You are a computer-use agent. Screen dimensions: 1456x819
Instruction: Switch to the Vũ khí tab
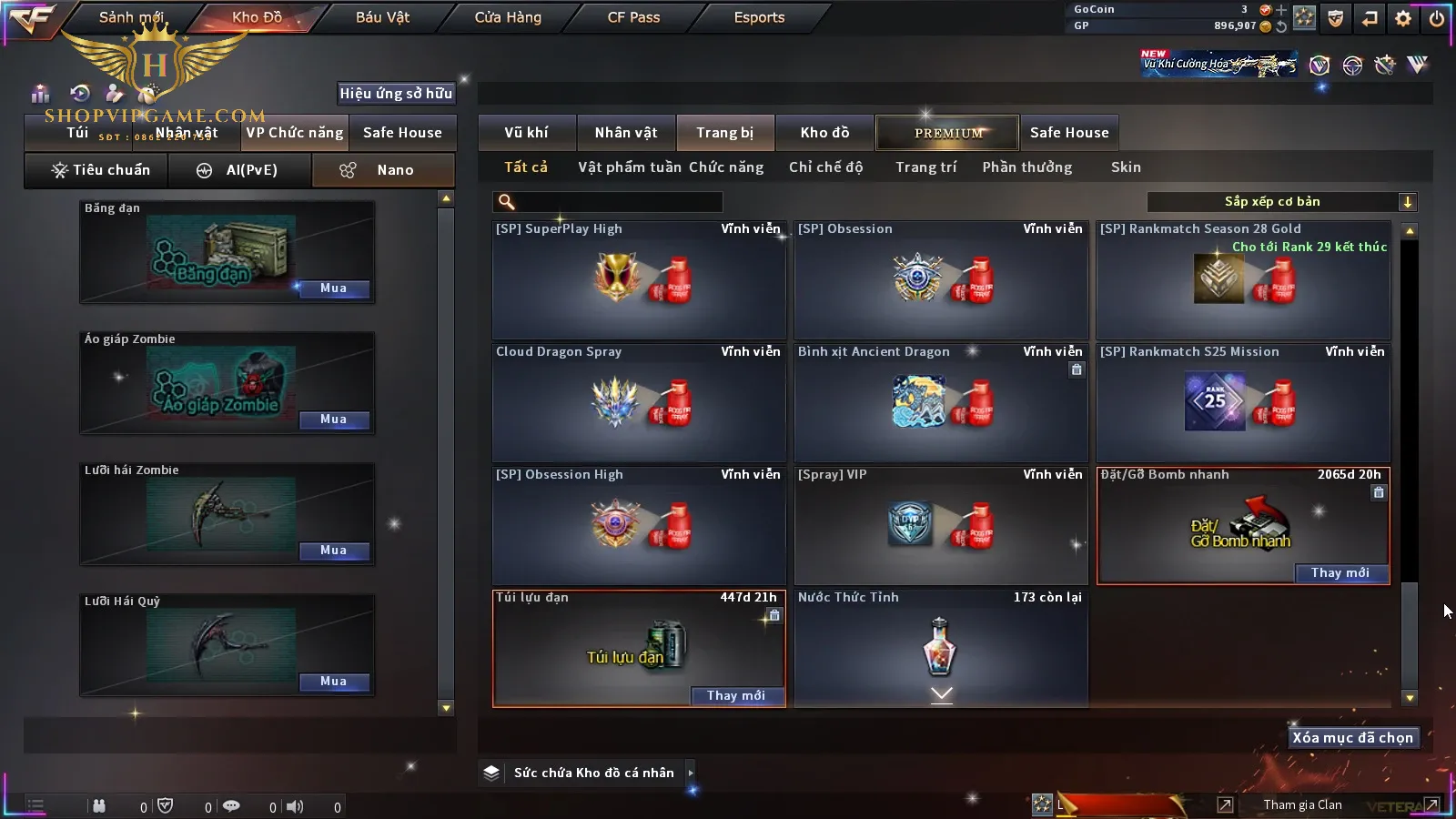(x=526, y=133)
